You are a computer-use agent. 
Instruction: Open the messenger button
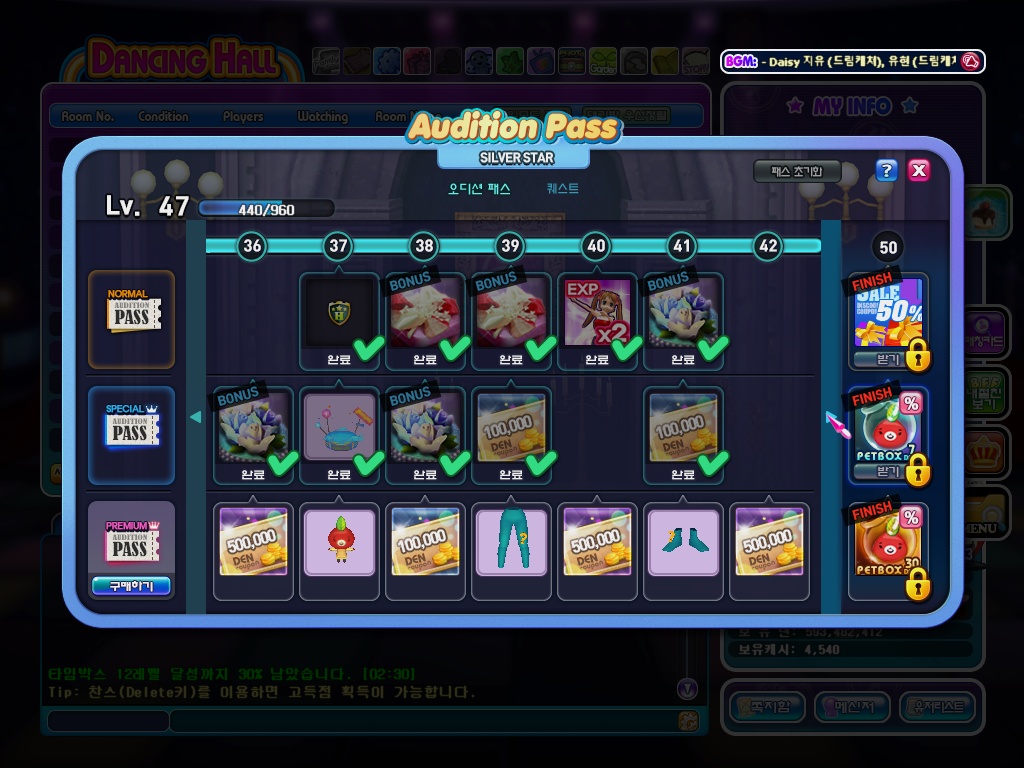point(851,707)
